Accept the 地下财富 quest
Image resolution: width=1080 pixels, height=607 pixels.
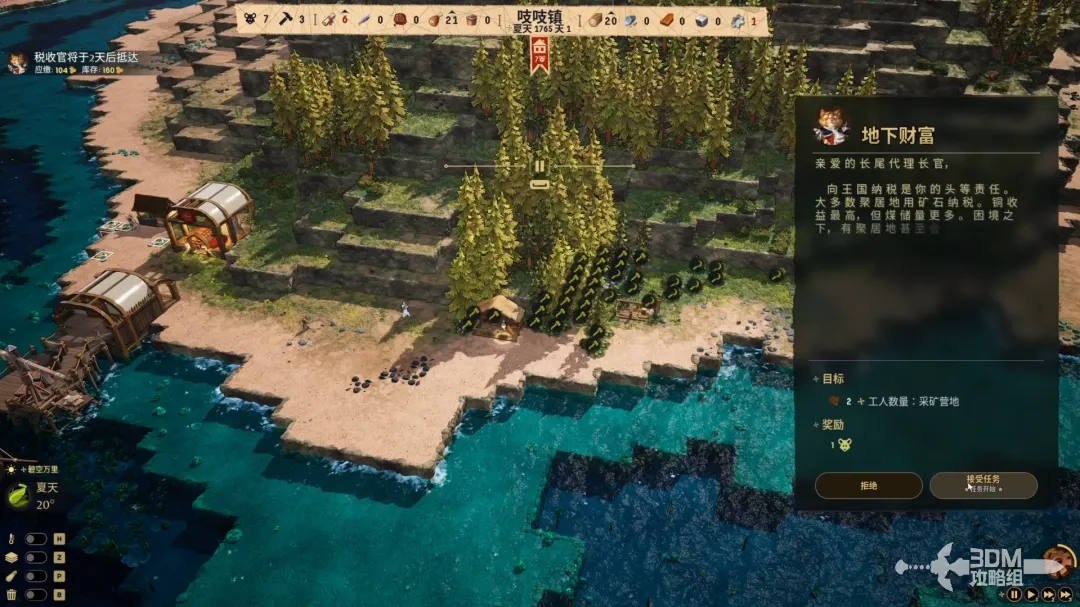tap(983, 485)
